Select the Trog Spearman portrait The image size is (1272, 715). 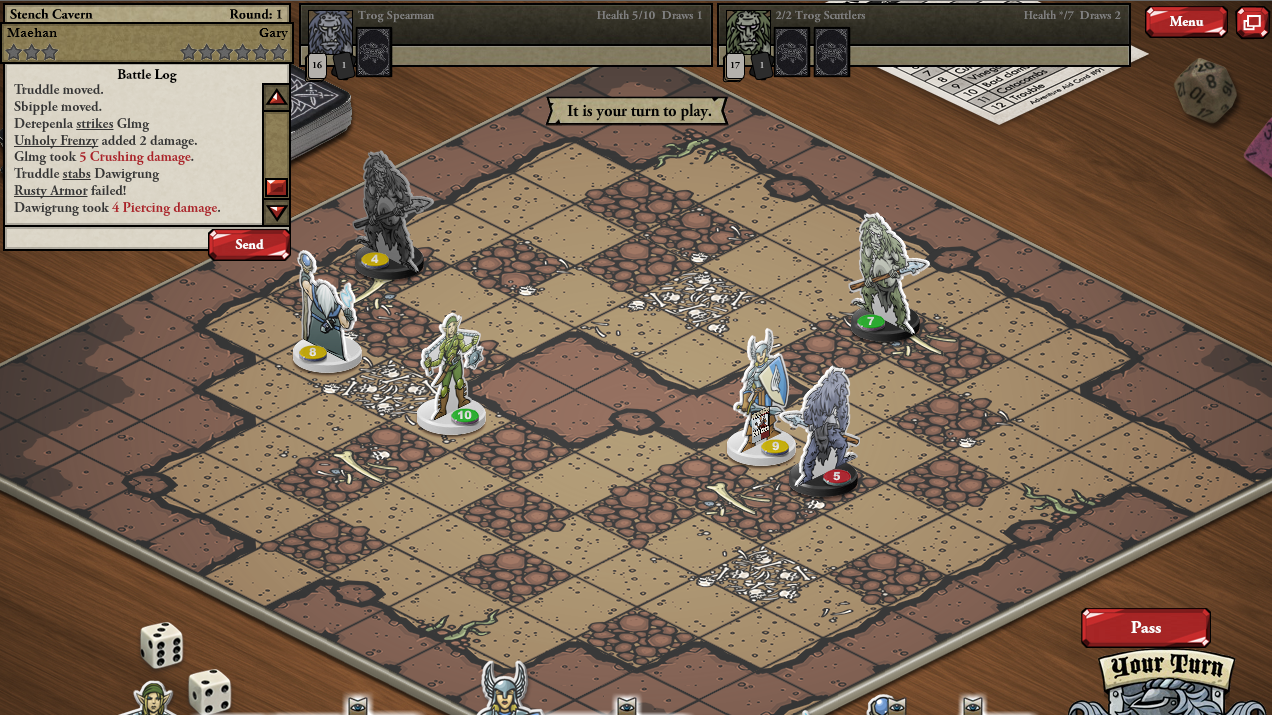click(330, 34)
